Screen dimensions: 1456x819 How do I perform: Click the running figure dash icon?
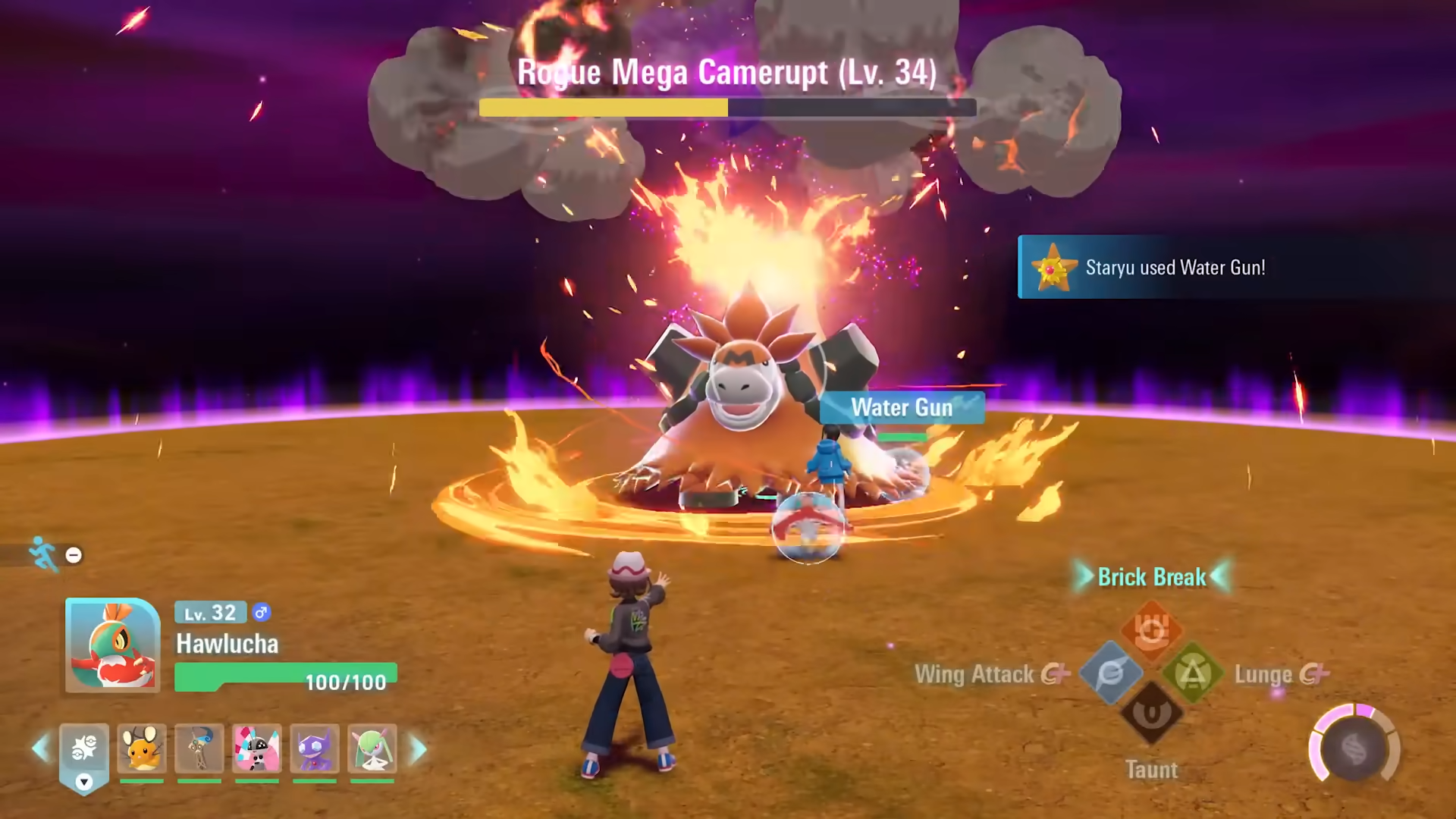click(x=43, y=554)
